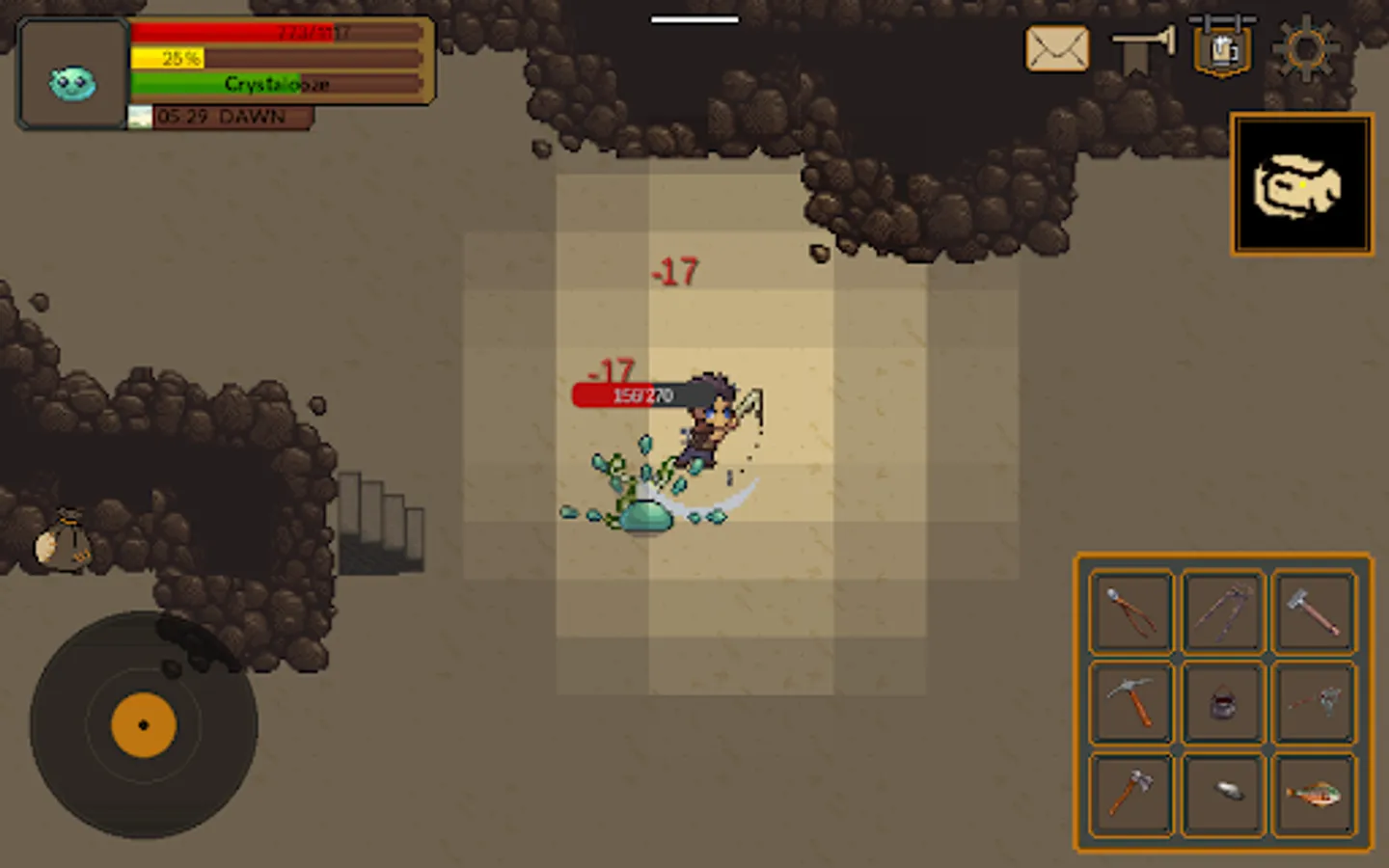Select the hammer tool in the hotbar

pos(1316,610)
